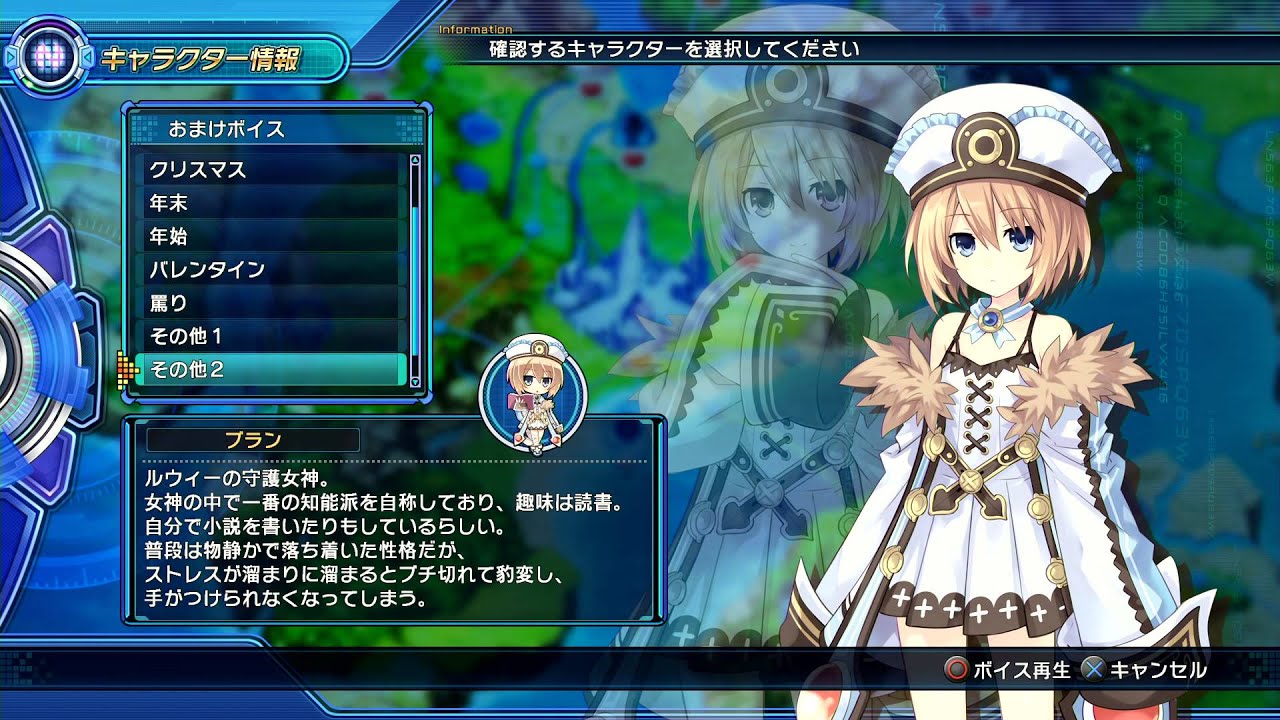1280x720 pixels.
Task: Click the highlighted その他２ voice entry
Action: (270, 370)
